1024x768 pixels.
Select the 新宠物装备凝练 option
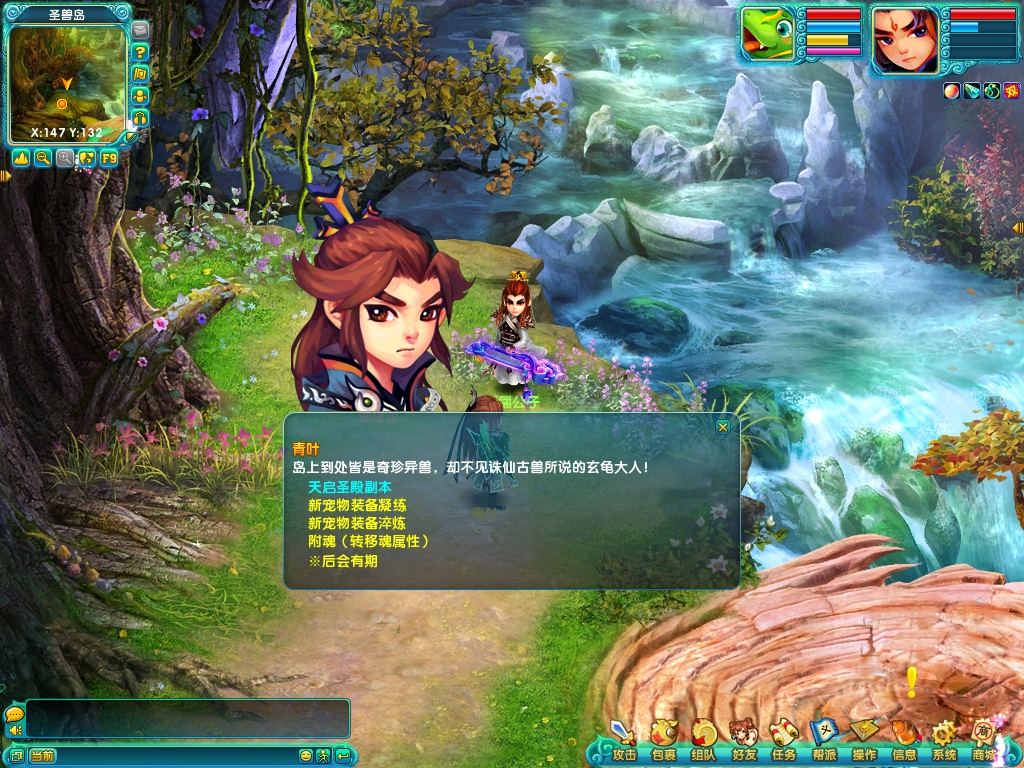click(357, 505)
